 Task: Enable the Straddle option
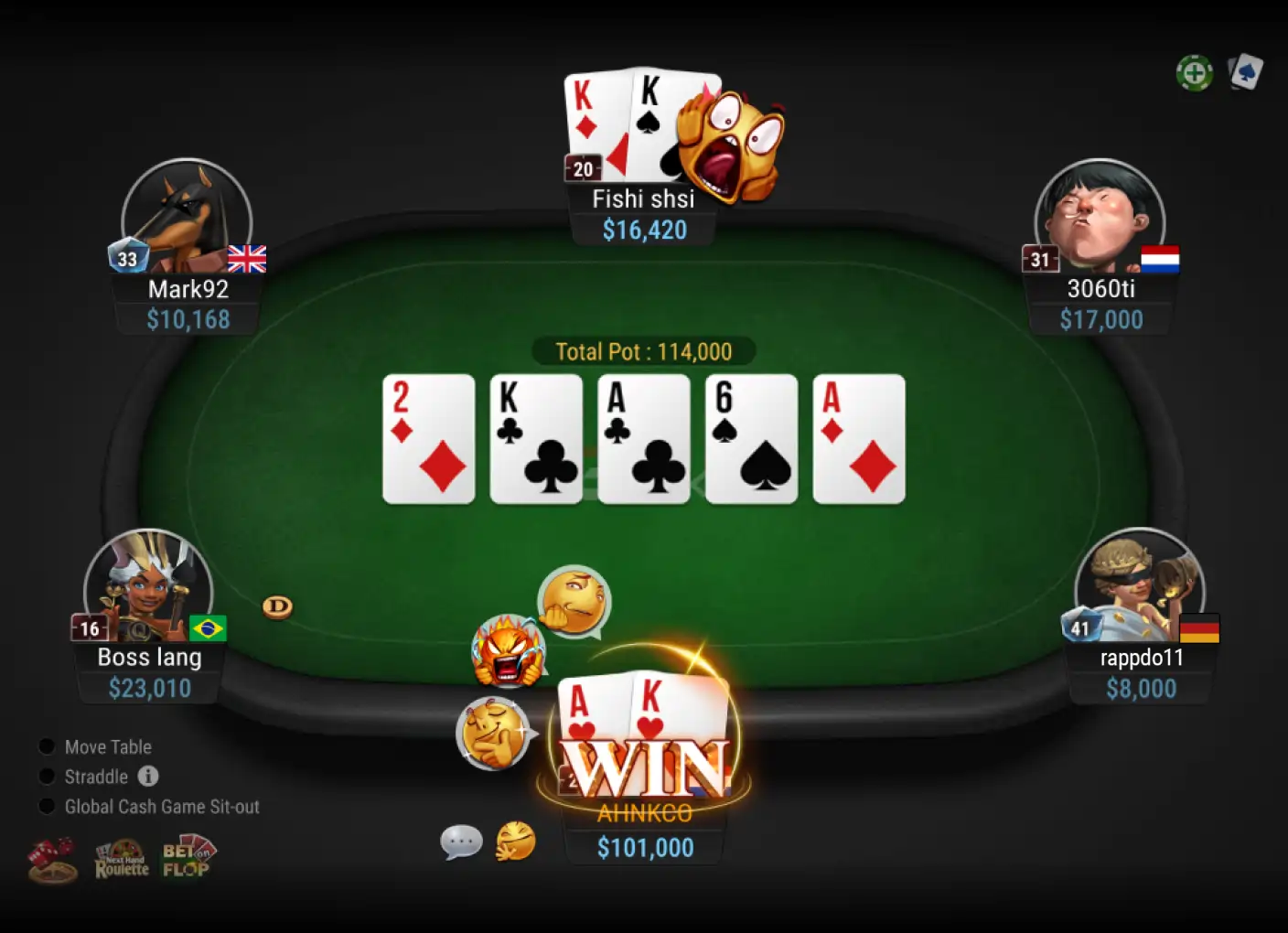point(46,777)
